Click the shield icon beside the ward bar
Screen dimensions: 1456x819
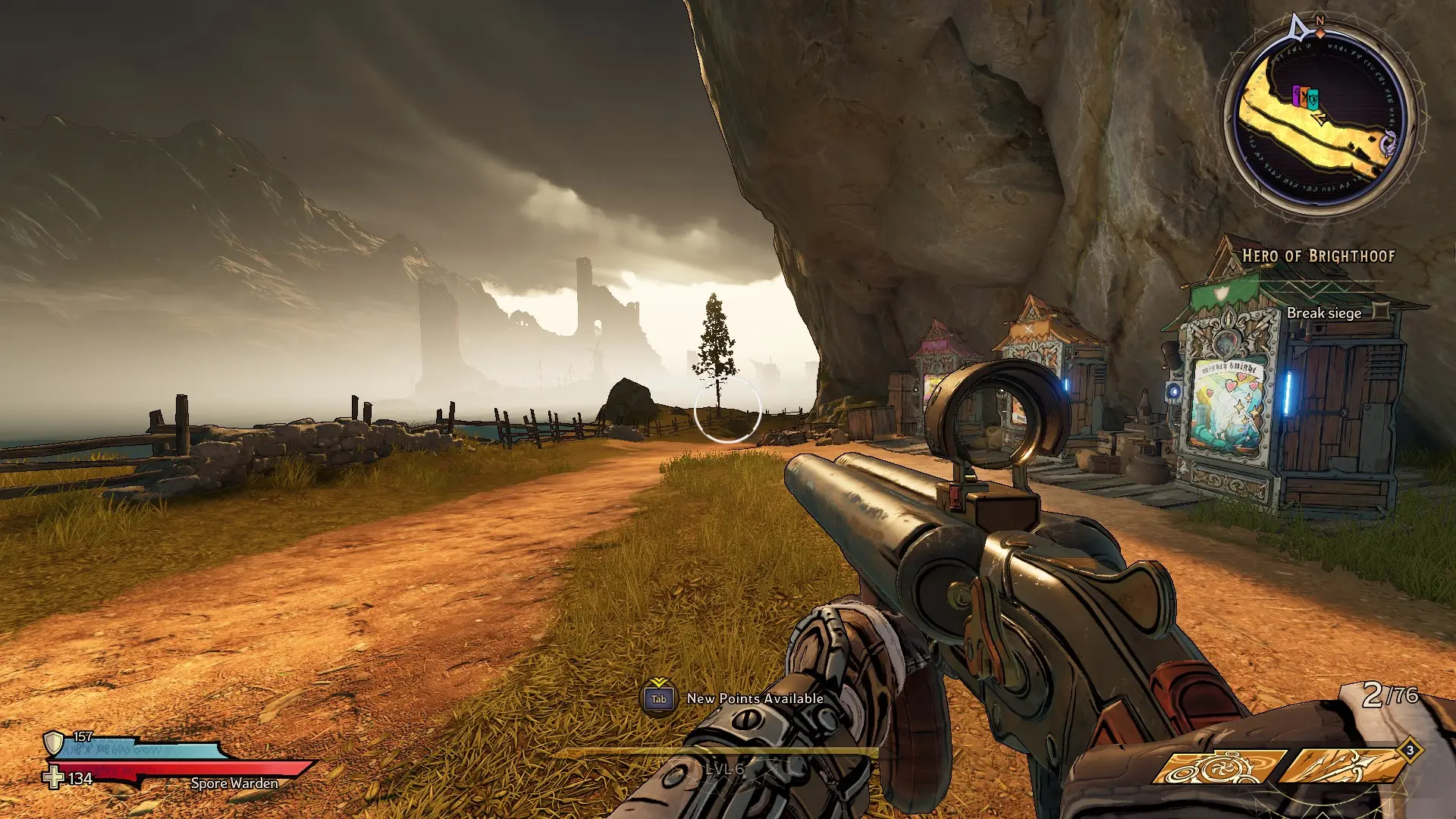pyautogui.click(x=53, y=742)
